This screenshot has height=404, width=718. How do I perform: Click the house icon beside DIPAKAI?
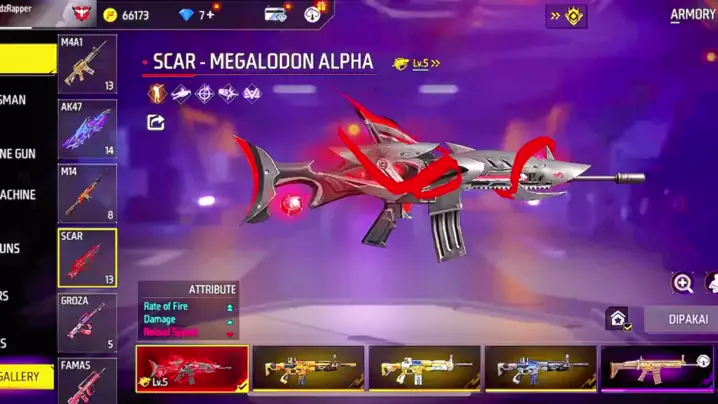click(x=618, y=319)
